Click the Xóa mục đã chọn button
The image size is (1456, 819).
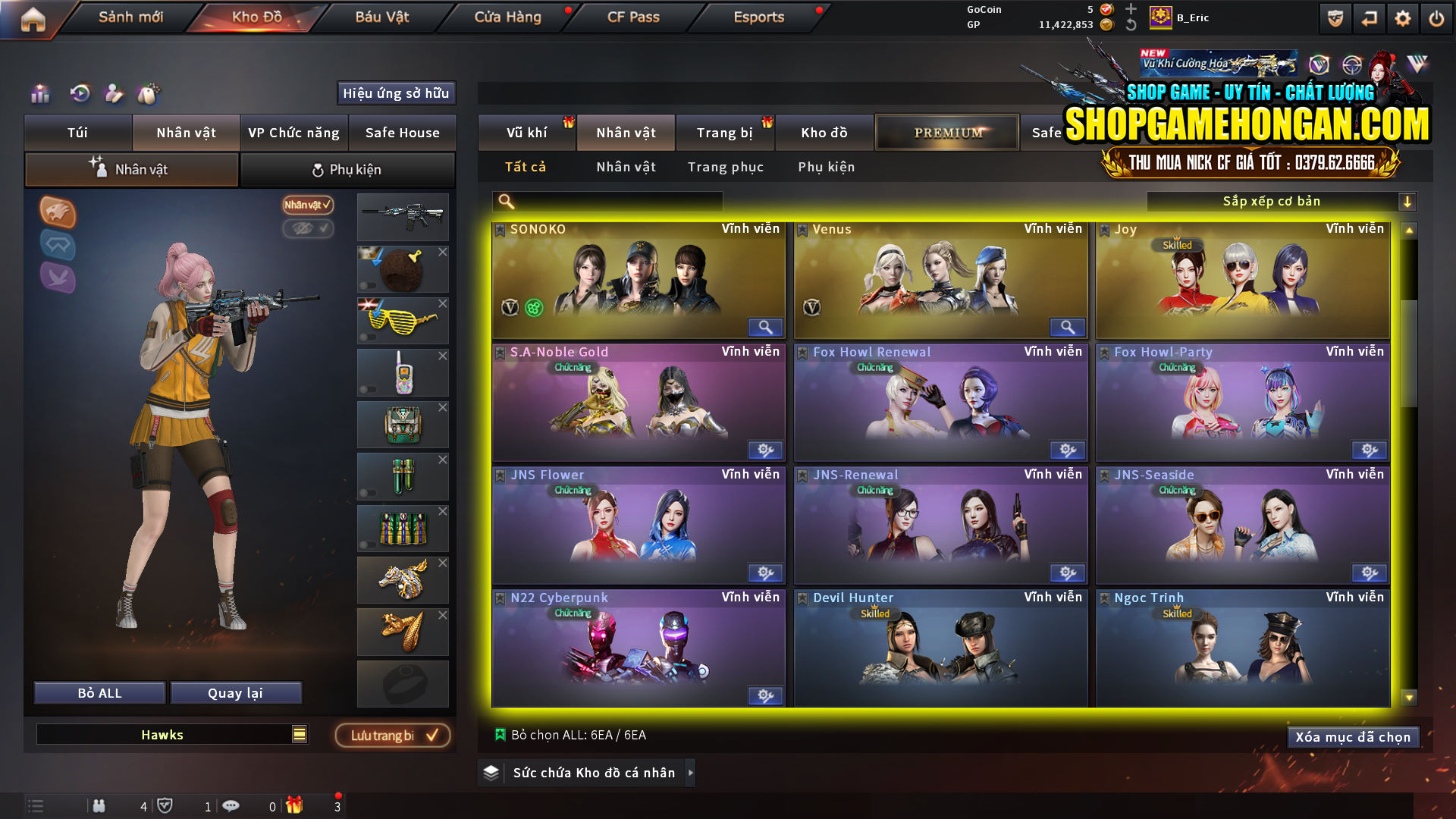pos(1353,736)
